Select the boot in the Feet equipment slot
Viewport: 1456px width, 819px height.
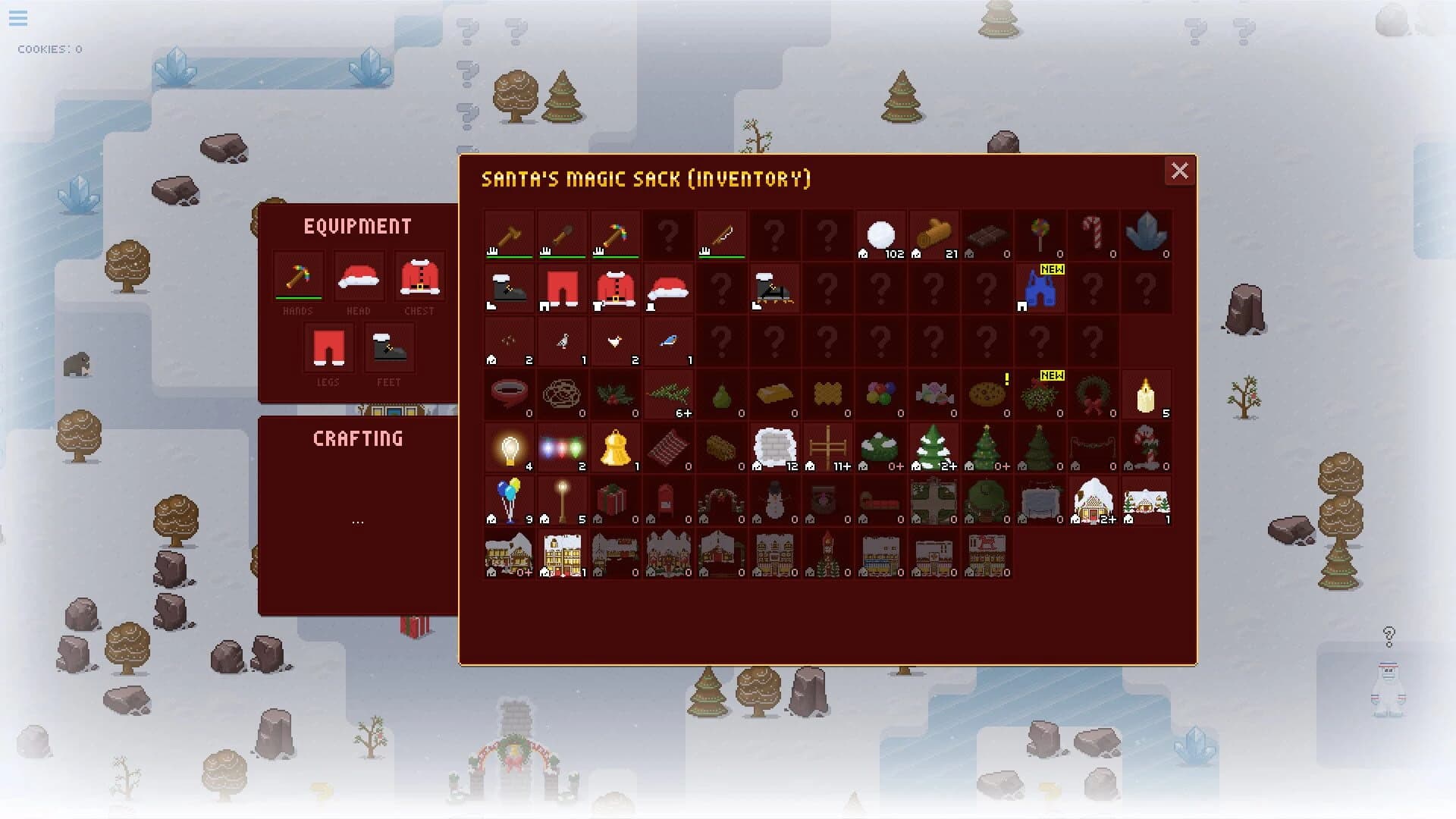pyautogui.click(x=388, y=349)
